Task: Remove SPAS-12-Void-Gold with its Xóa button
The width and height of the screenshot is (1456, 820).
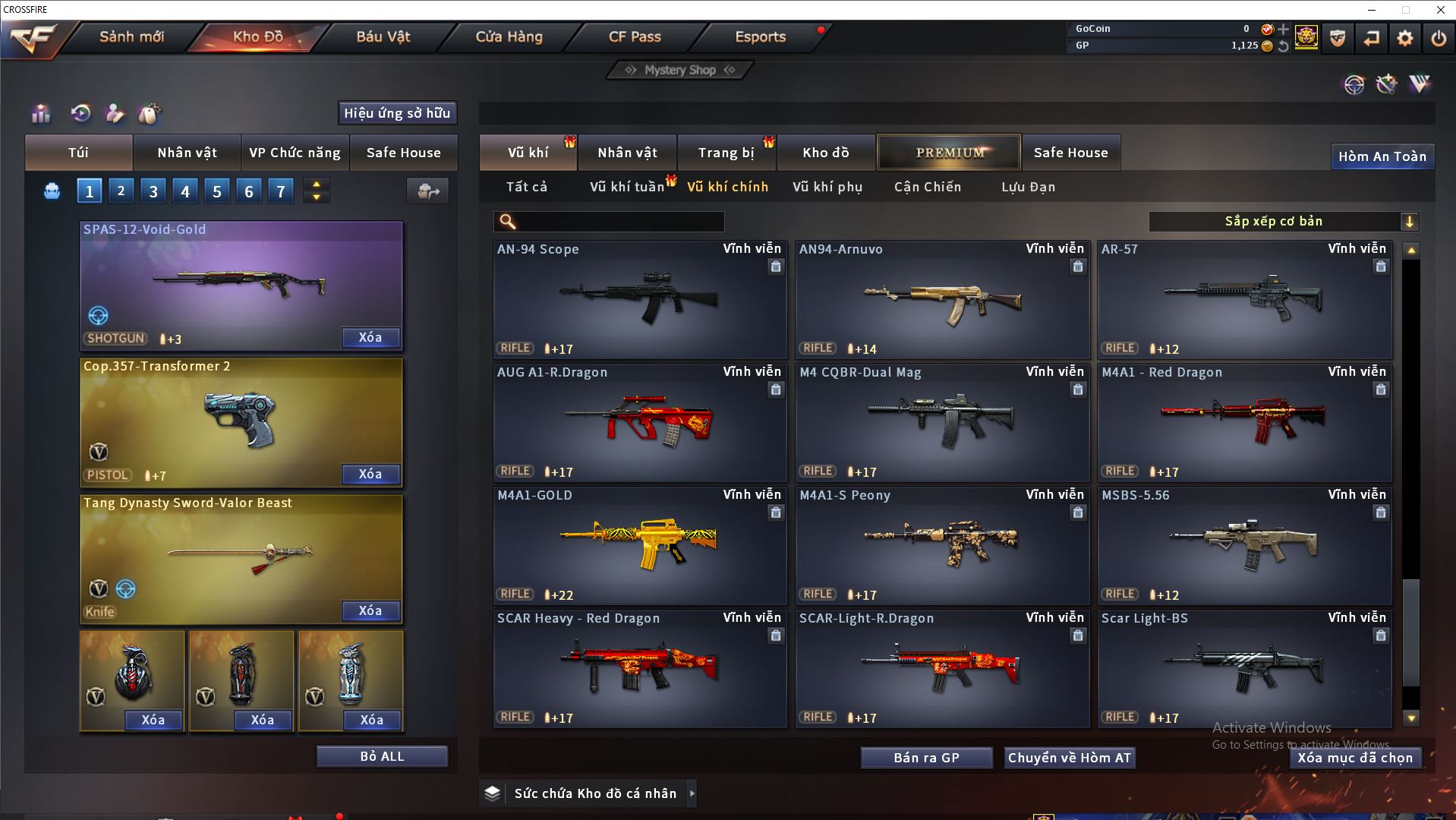Action: [370, 337]
